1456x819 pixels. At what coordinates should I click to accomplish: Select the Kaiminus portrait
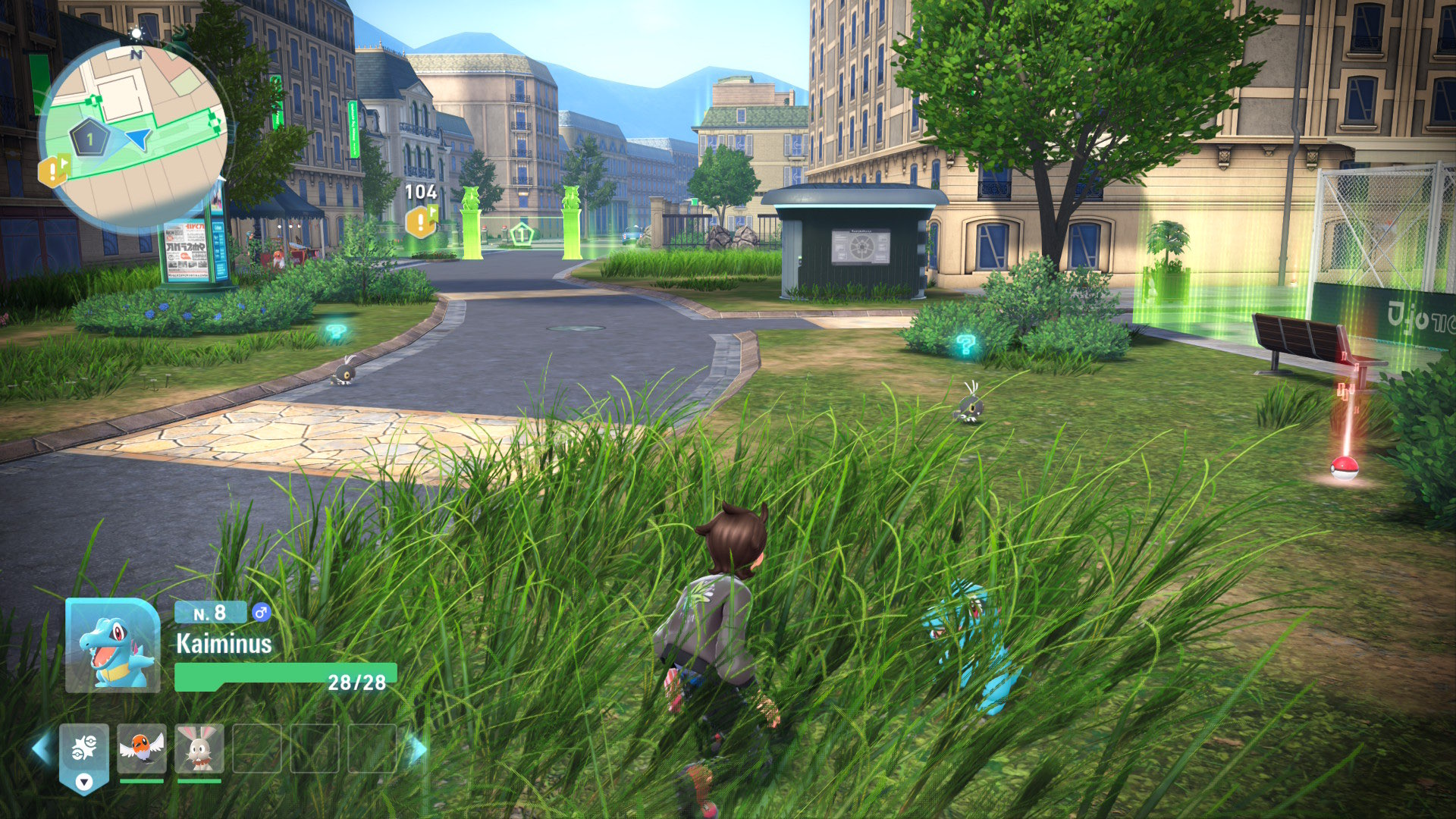(113, 645)
